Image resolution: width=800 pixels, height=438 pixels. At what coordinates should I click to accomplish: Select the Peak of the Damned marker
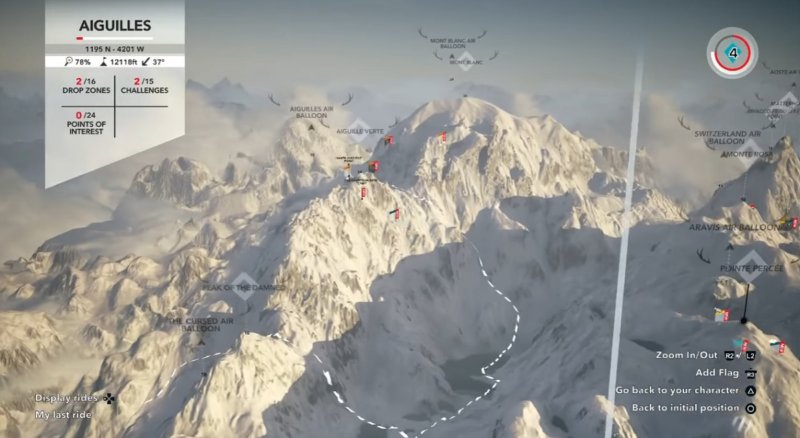tap(245, 285)
